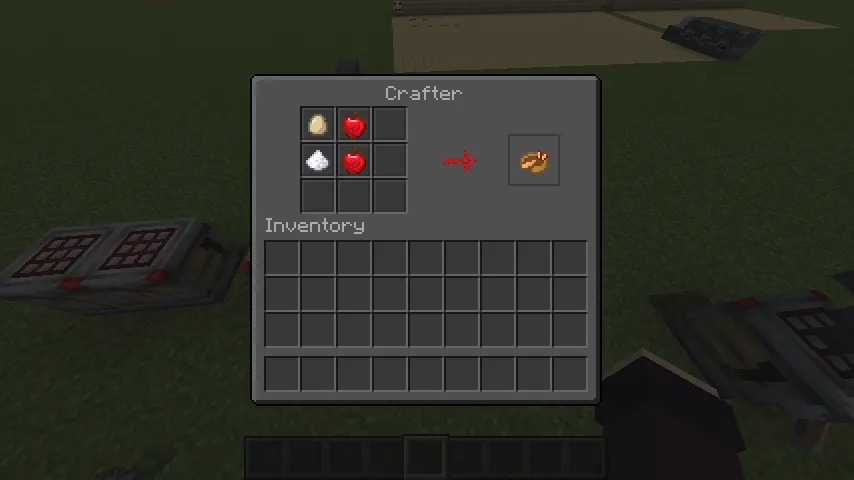Viewport: 854px width, 480px height.
Task: Pick up the egg from the crafter grid
Action: pos(318,125)
